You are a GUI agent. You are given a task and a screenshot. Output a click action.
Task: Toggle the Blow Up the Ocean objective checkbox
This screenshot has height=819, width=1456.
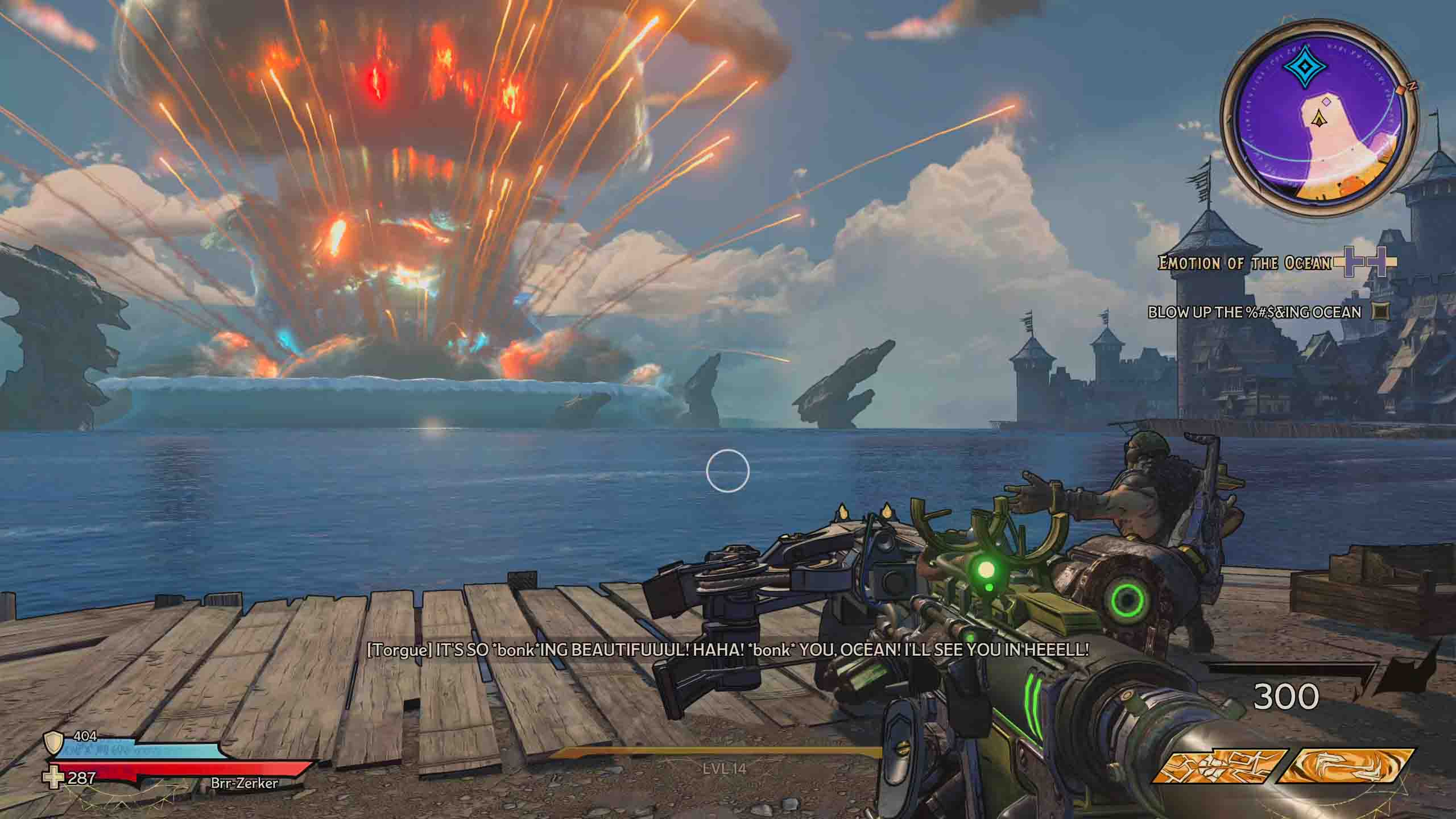pyautogui.click(x=1380, y=312)
